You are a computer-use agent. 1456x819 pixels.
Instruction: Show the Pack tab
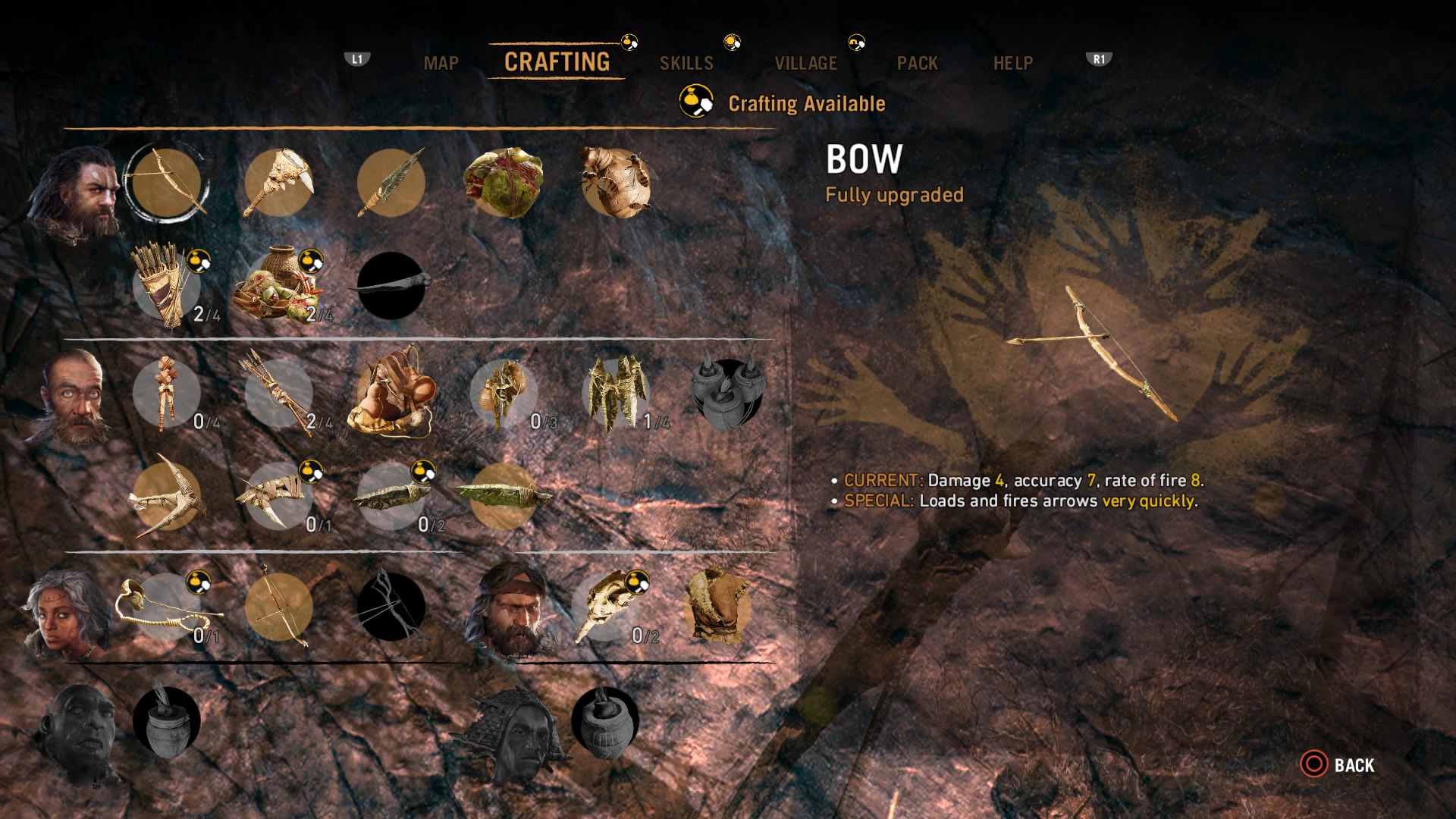click(917, 63)
